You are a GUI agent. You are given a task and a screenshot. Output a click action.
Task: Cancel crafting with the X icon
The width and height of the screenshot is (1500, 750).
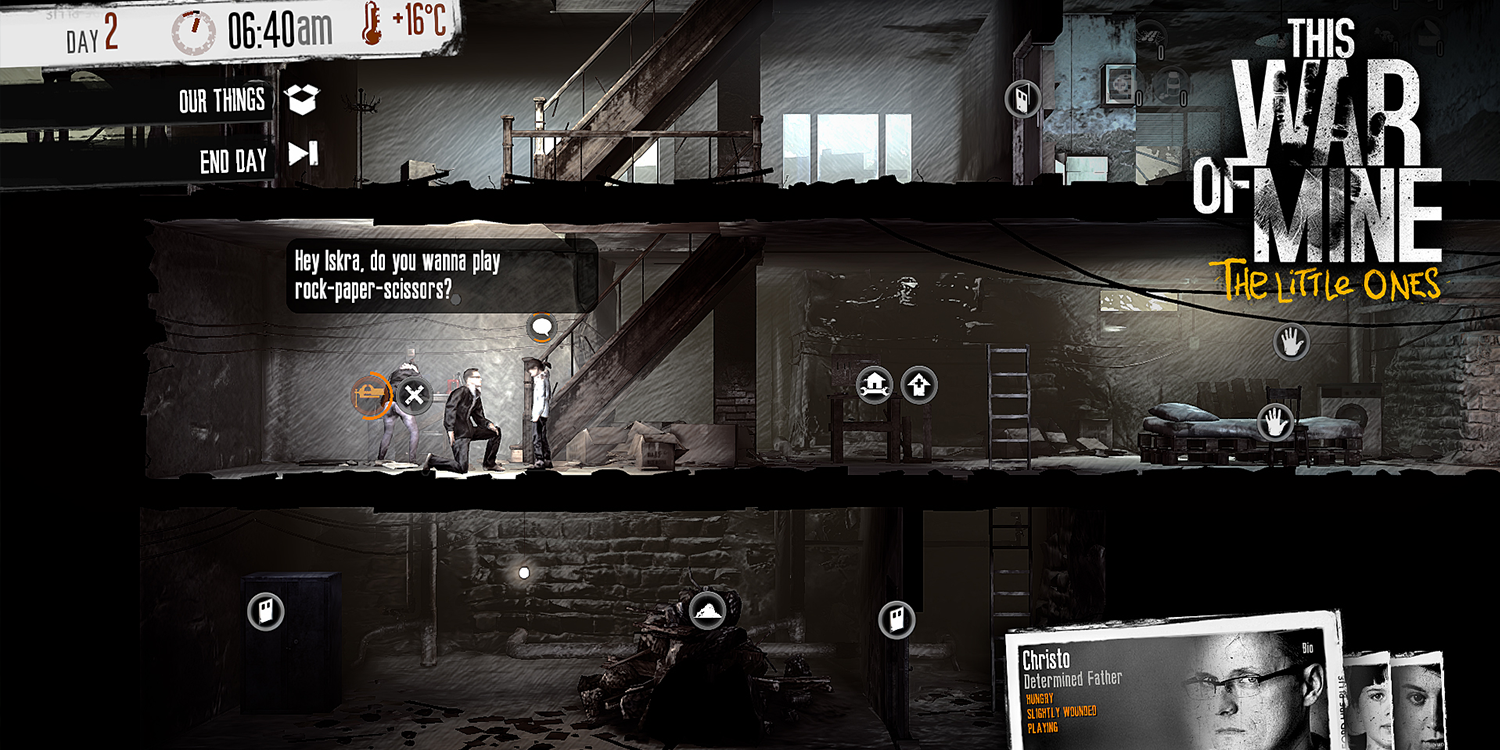coord(413,394)
